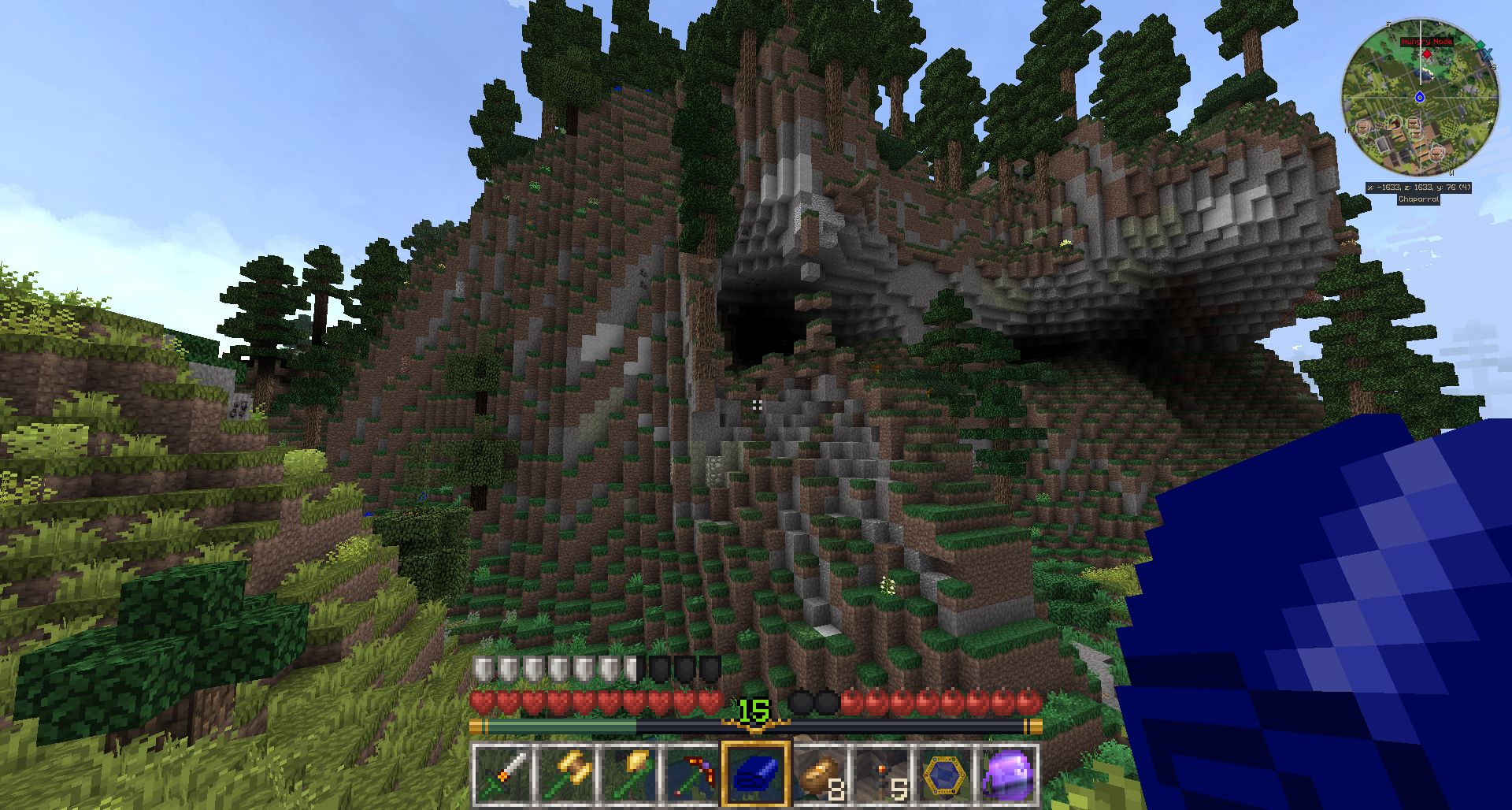
Task: Click the green diamond marker on minimap edge
Action: (x=1480, y=46)
